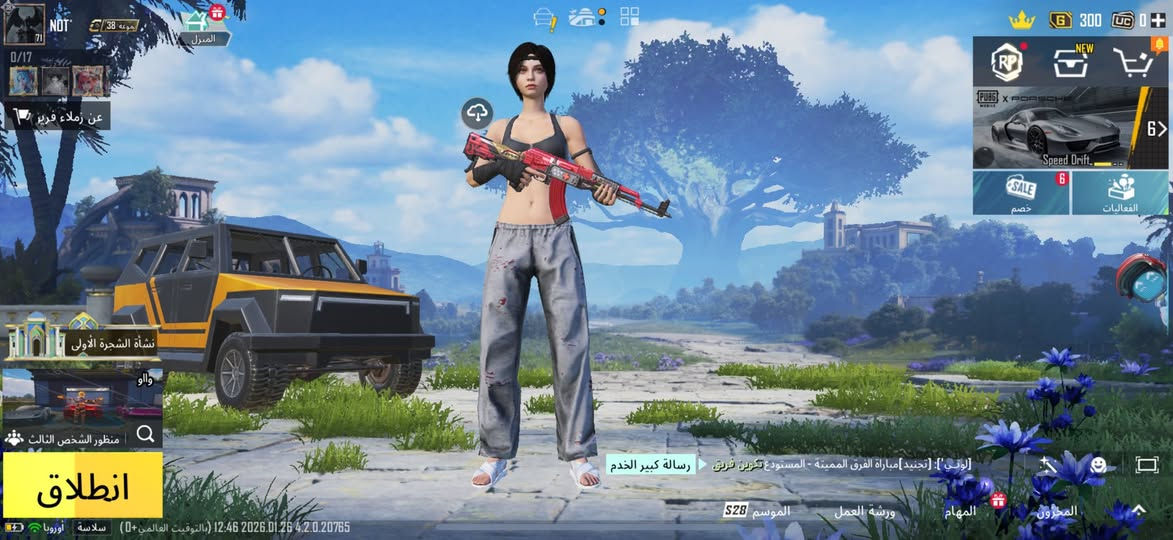Open the smiley face emote button
The image size is (1173, 540).
[1098, 465]
